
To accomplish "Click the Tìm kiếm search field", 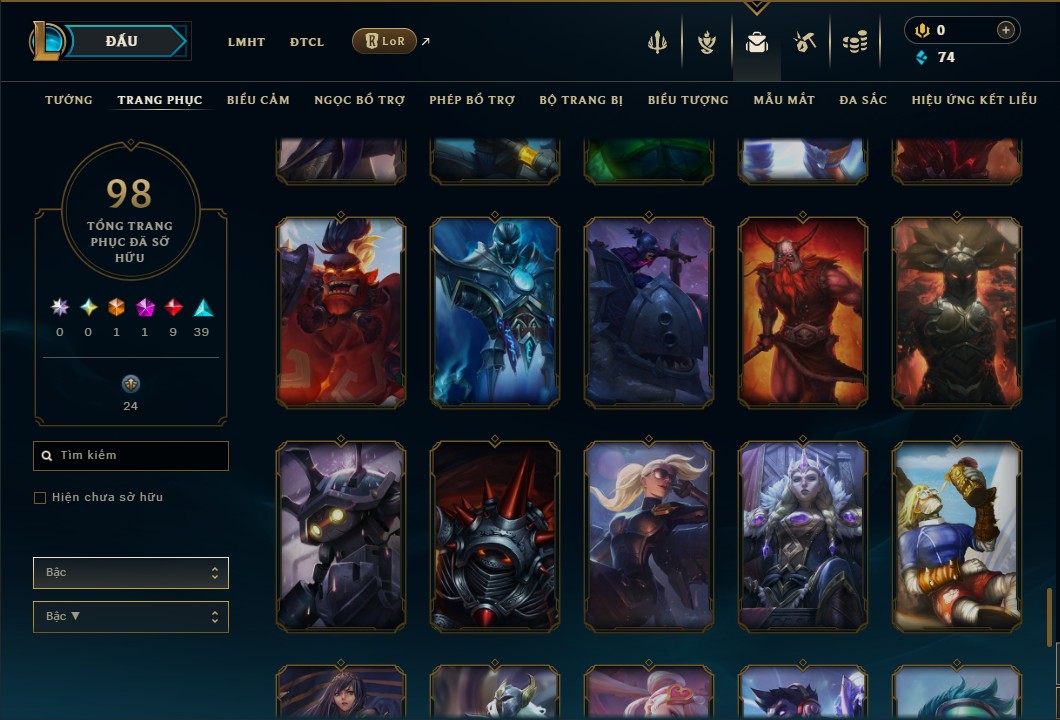I will point(131,456).
